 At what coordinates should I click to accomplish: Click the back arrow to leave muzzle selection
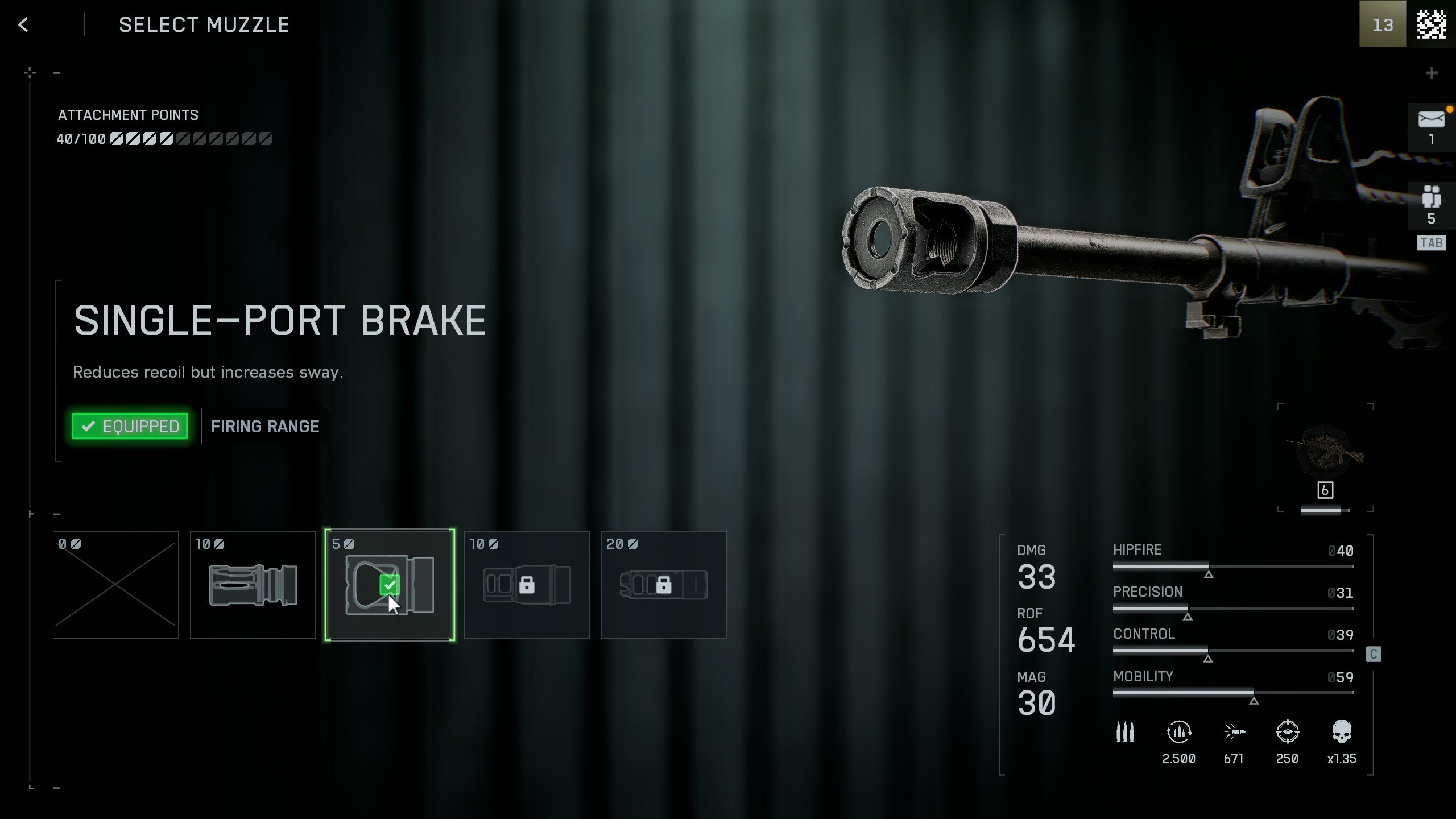23,24
